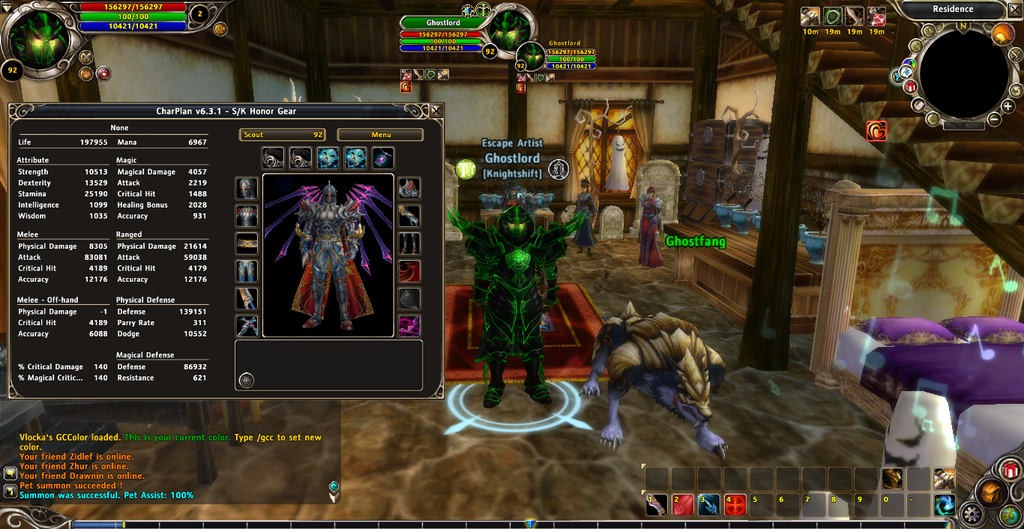The height and width of the screenshot is (529, 1024).
Task: Close the CharPlan window
Action: pos(434,111)
